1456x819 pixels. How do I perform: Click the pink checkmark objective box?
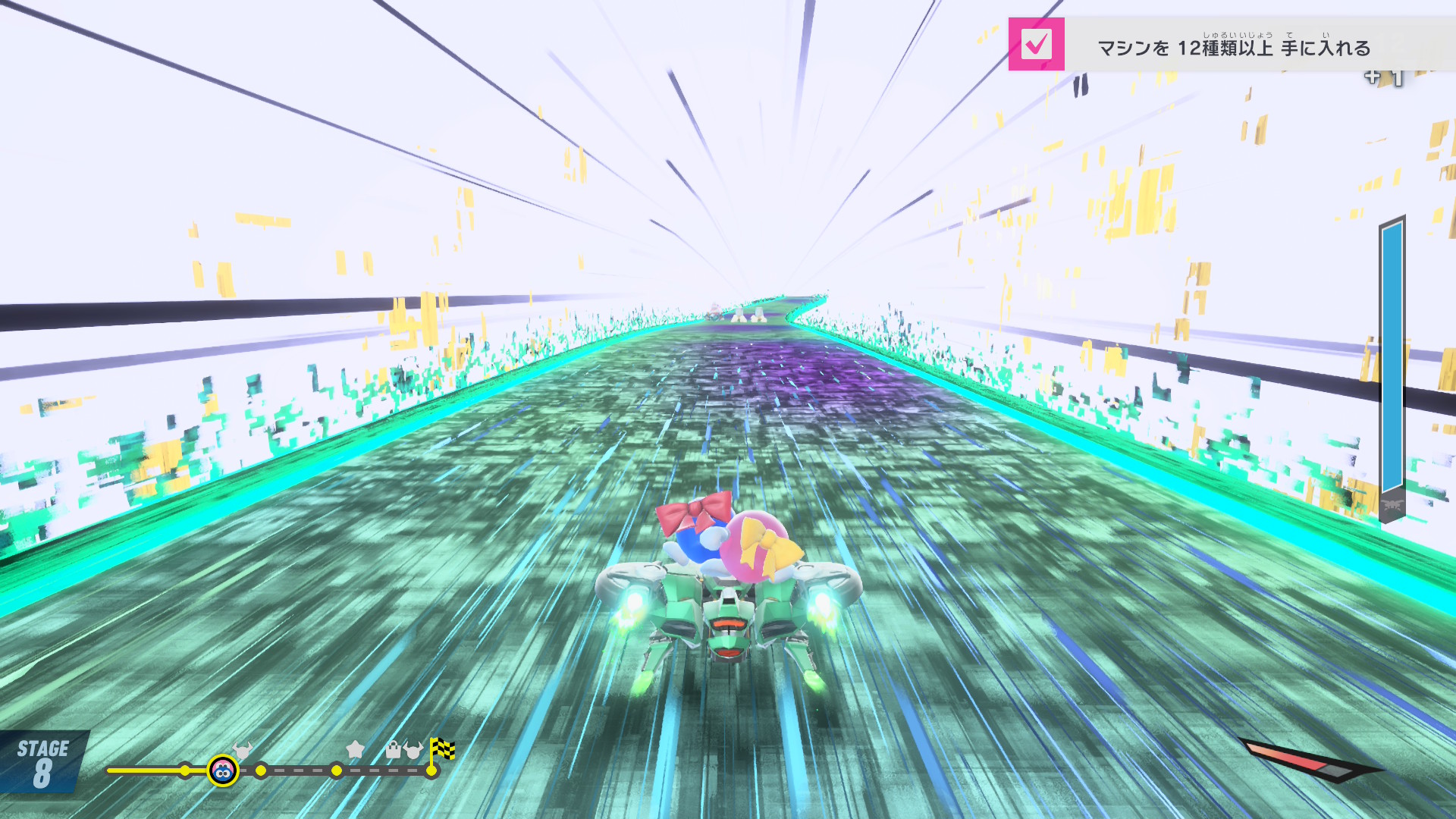pyautogui.click(x=1036, y=44)
